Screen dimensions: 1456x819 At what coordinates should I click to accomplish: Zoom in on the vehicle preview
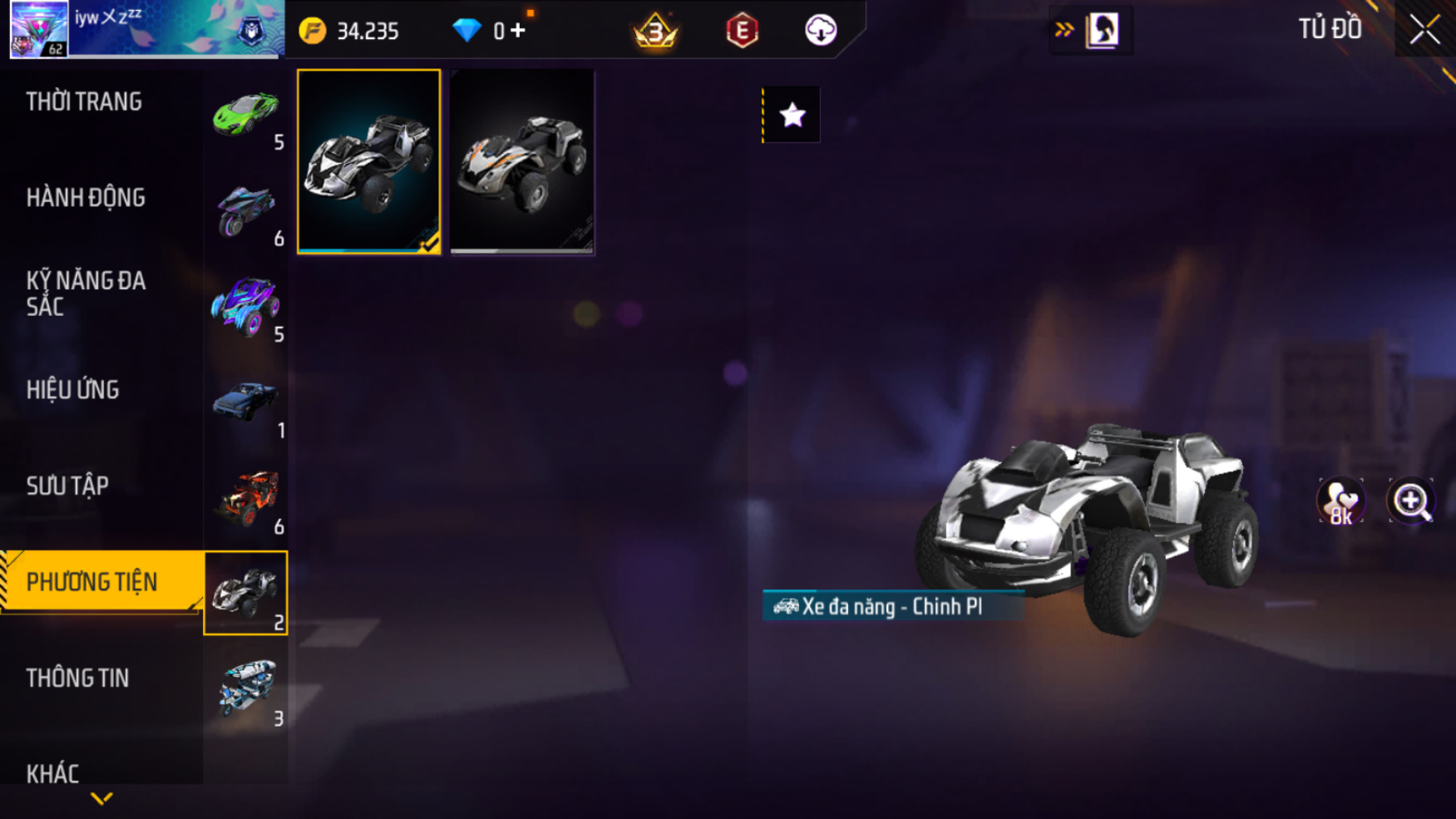pyautogui.click(x=1411, y=501)
